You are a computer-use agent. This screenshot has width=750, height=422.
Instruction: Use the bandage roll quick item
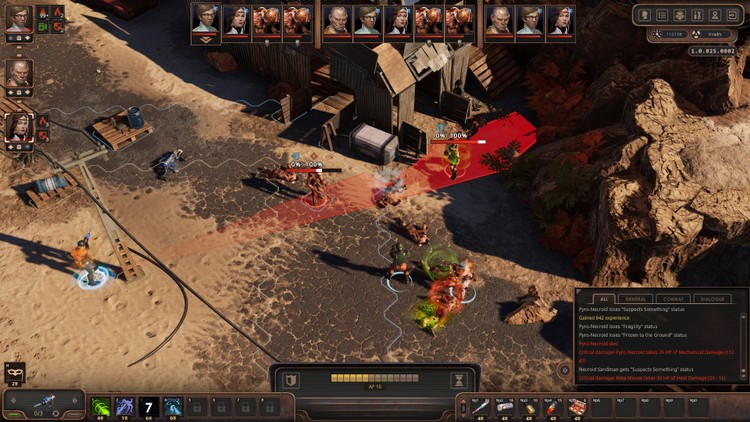coord(503,406)
